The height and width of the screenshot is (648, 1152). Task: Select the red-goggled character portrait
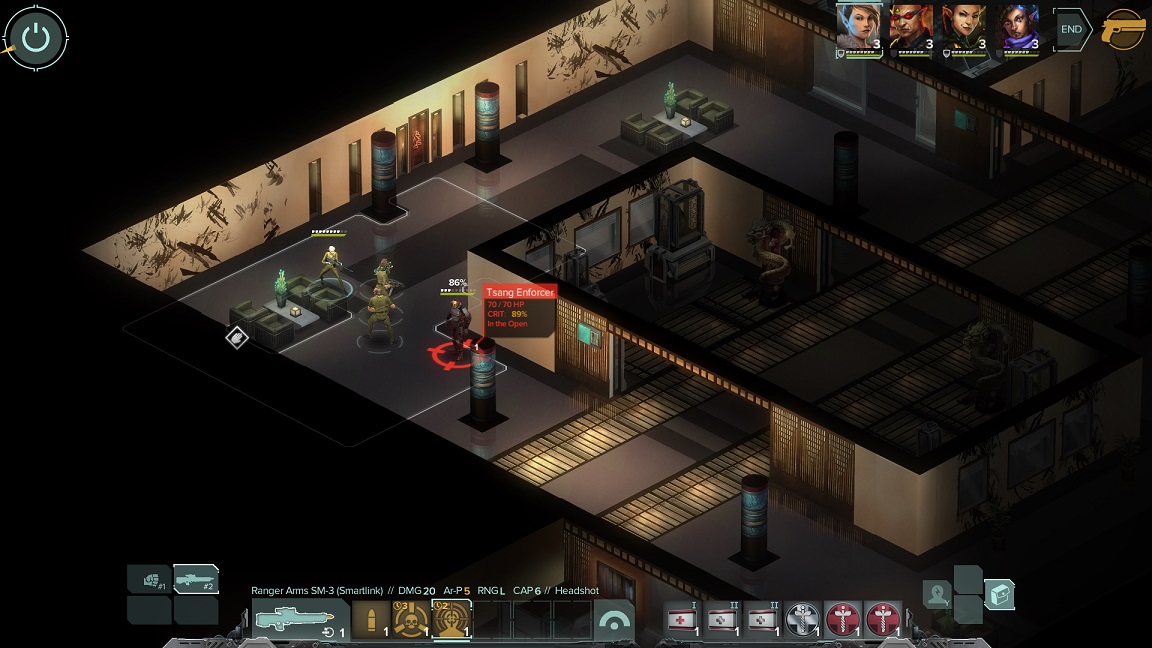tap(911, 28)
